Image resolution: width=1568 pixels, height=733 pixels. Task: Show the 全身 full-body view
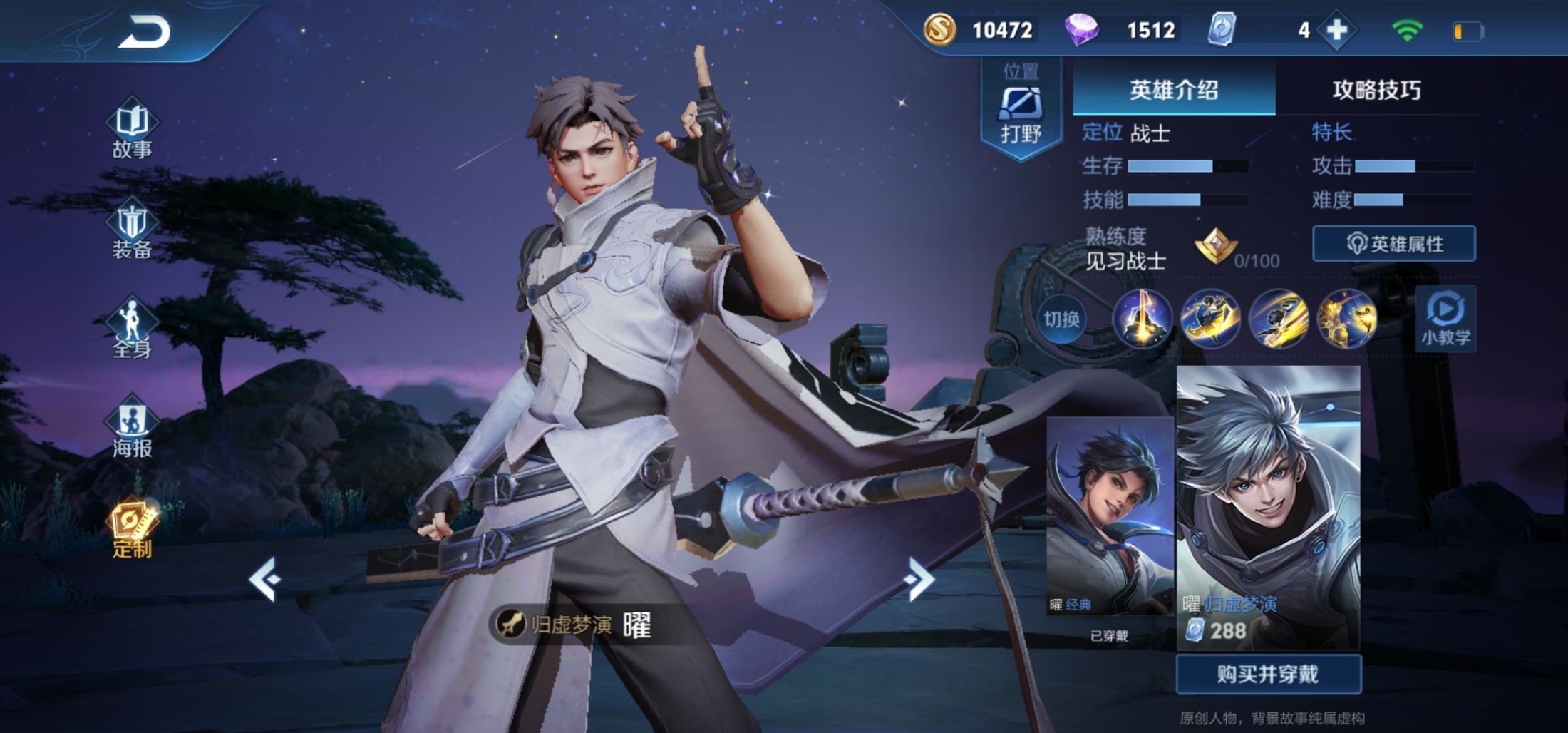[x=133, y=329]
